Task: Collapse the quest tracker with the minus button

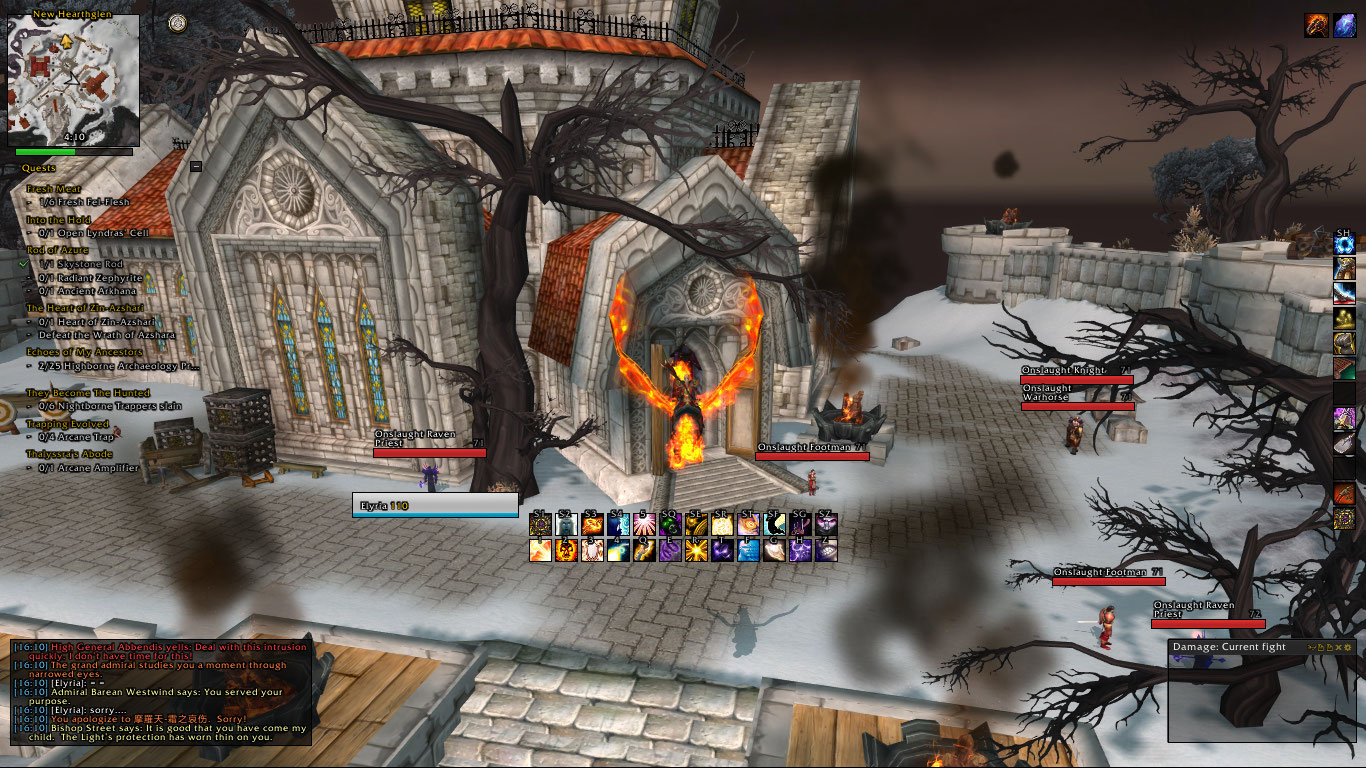Action: [x=196, y=167]
